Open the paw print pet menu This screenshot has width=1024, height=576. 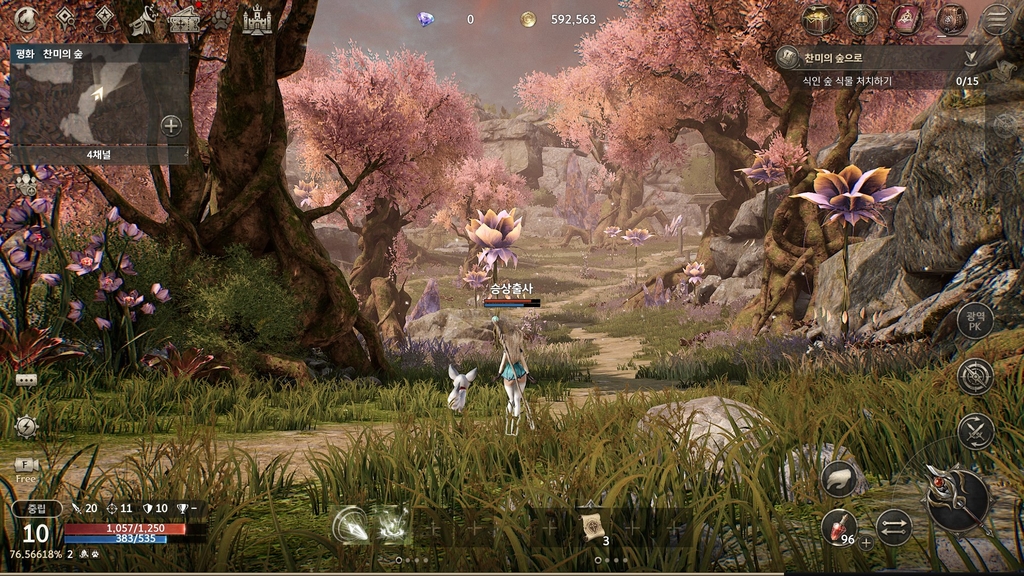click(x=220, y=19)
